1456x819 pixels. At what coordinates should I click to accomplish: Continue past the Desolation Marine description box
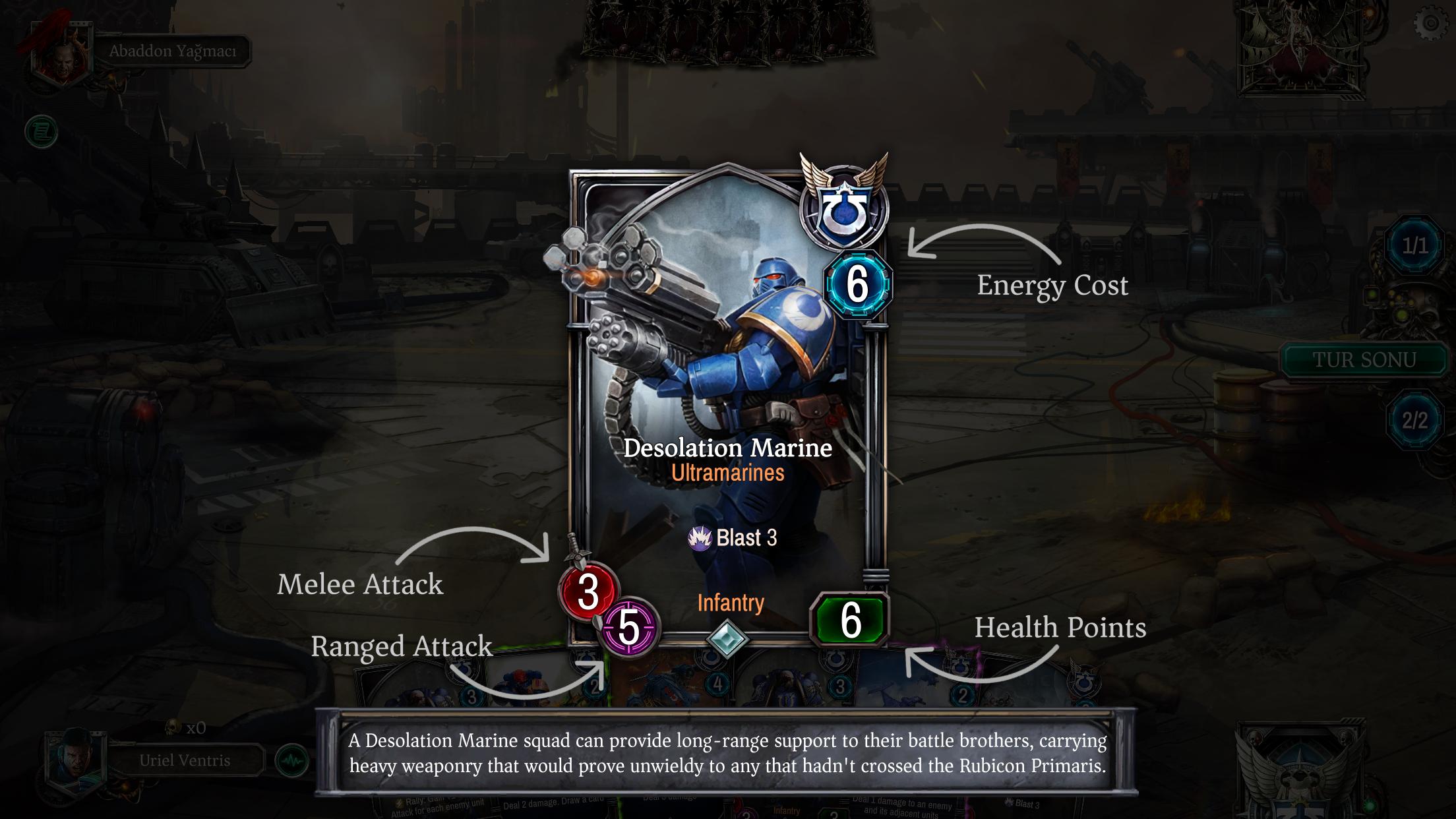point(727,752)
